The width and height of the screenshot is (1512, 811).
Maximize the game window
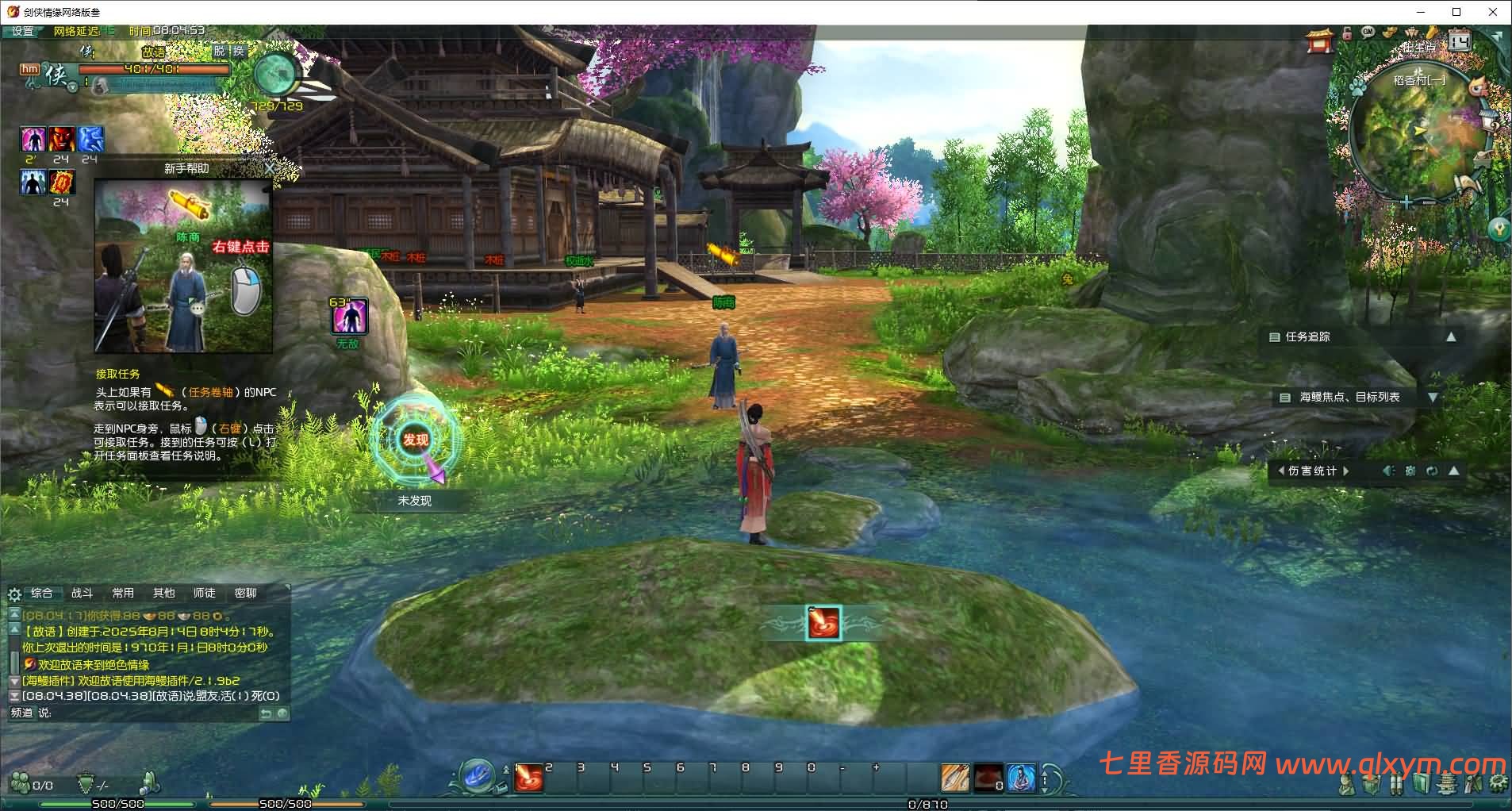(1456, 12)
